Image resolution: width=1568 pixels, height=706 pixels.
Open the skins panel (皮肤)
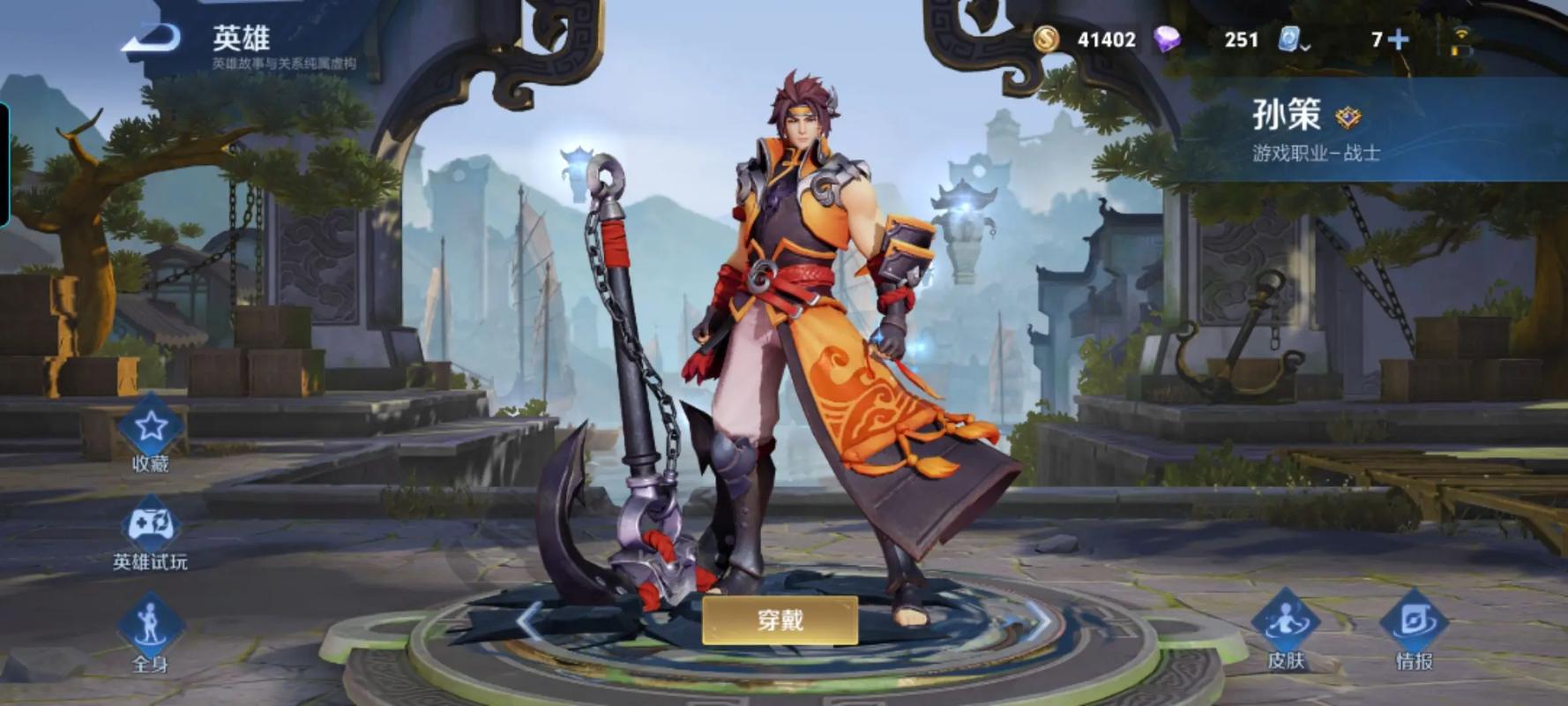[x=1285, y=628]
